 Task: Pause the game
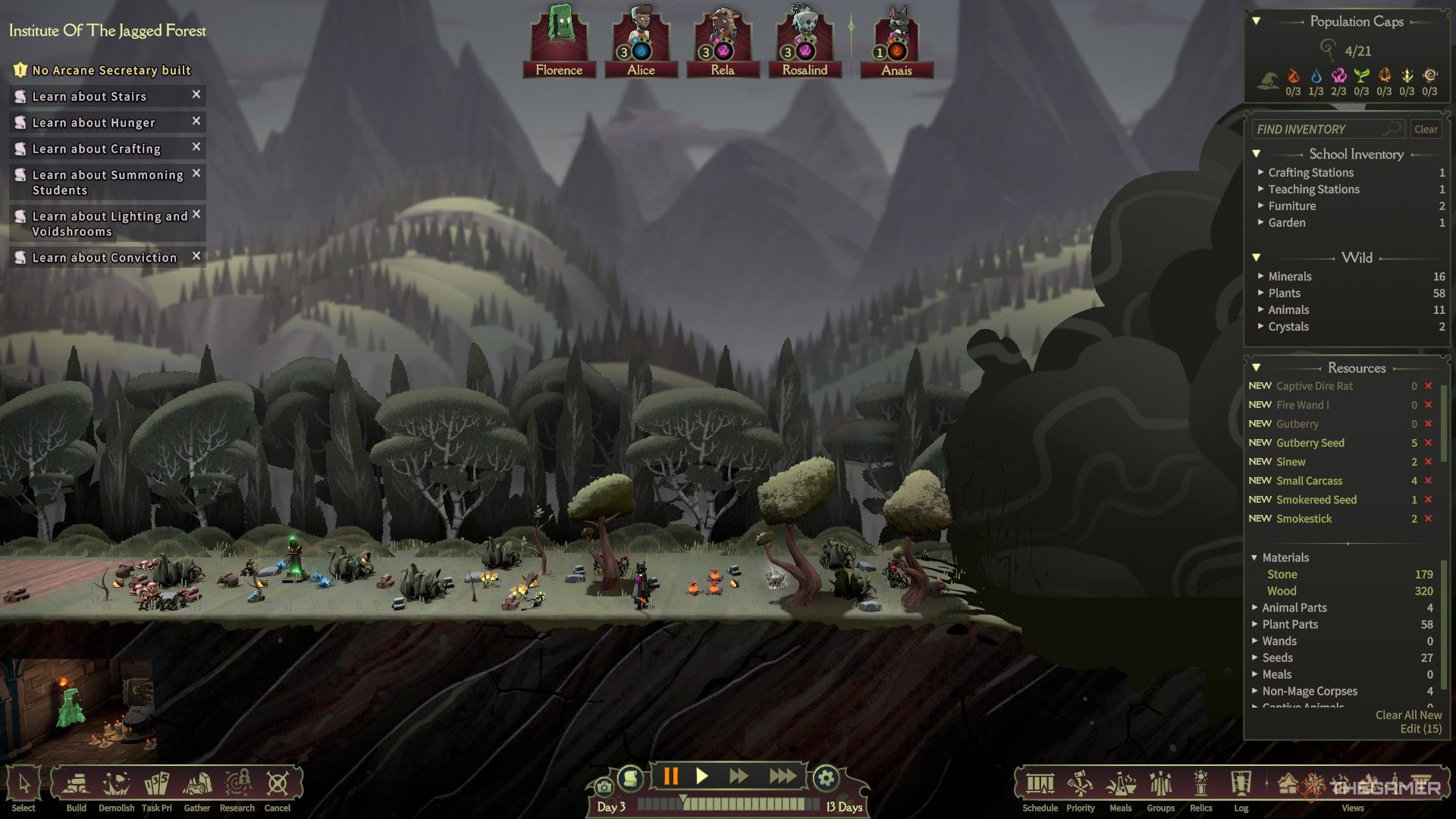670,777
